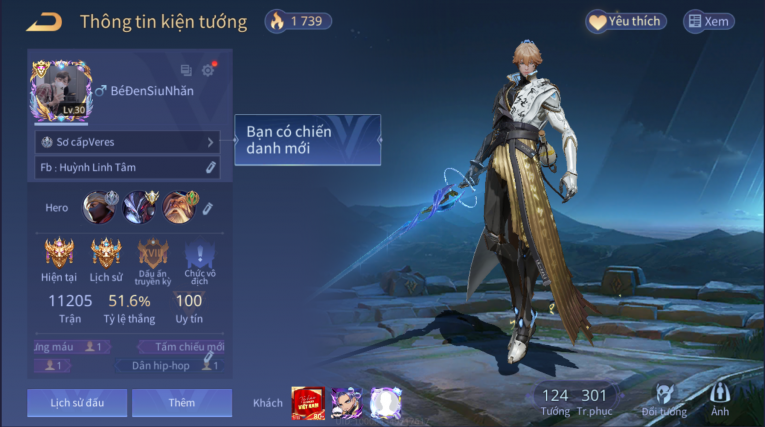Click the copy icon beside the gear

point(186,70)
